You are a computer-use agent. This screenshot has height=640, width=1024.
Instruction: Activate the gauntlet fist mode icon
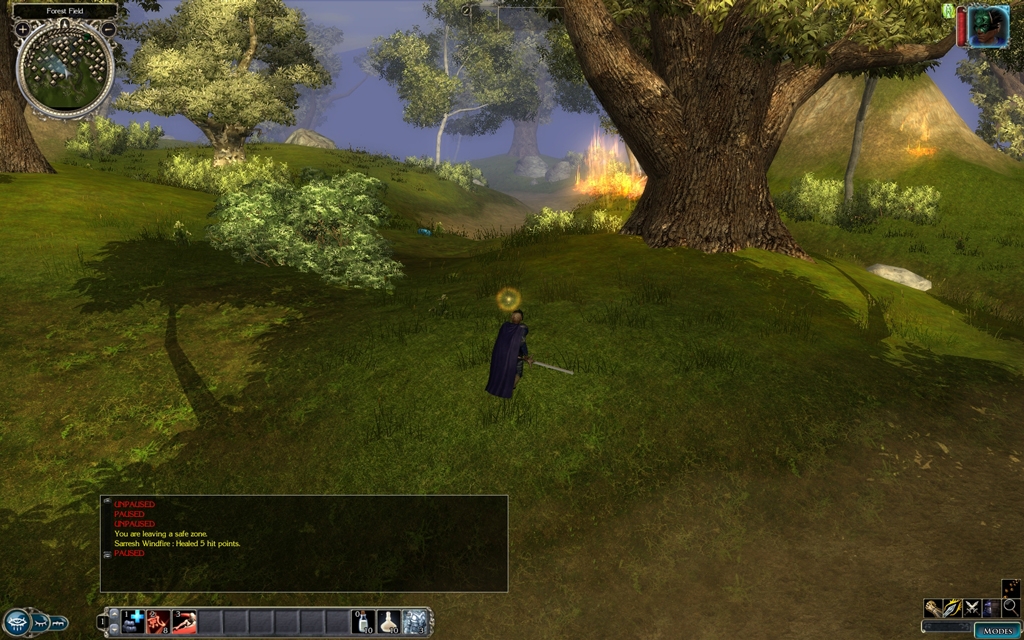point(933,607)
